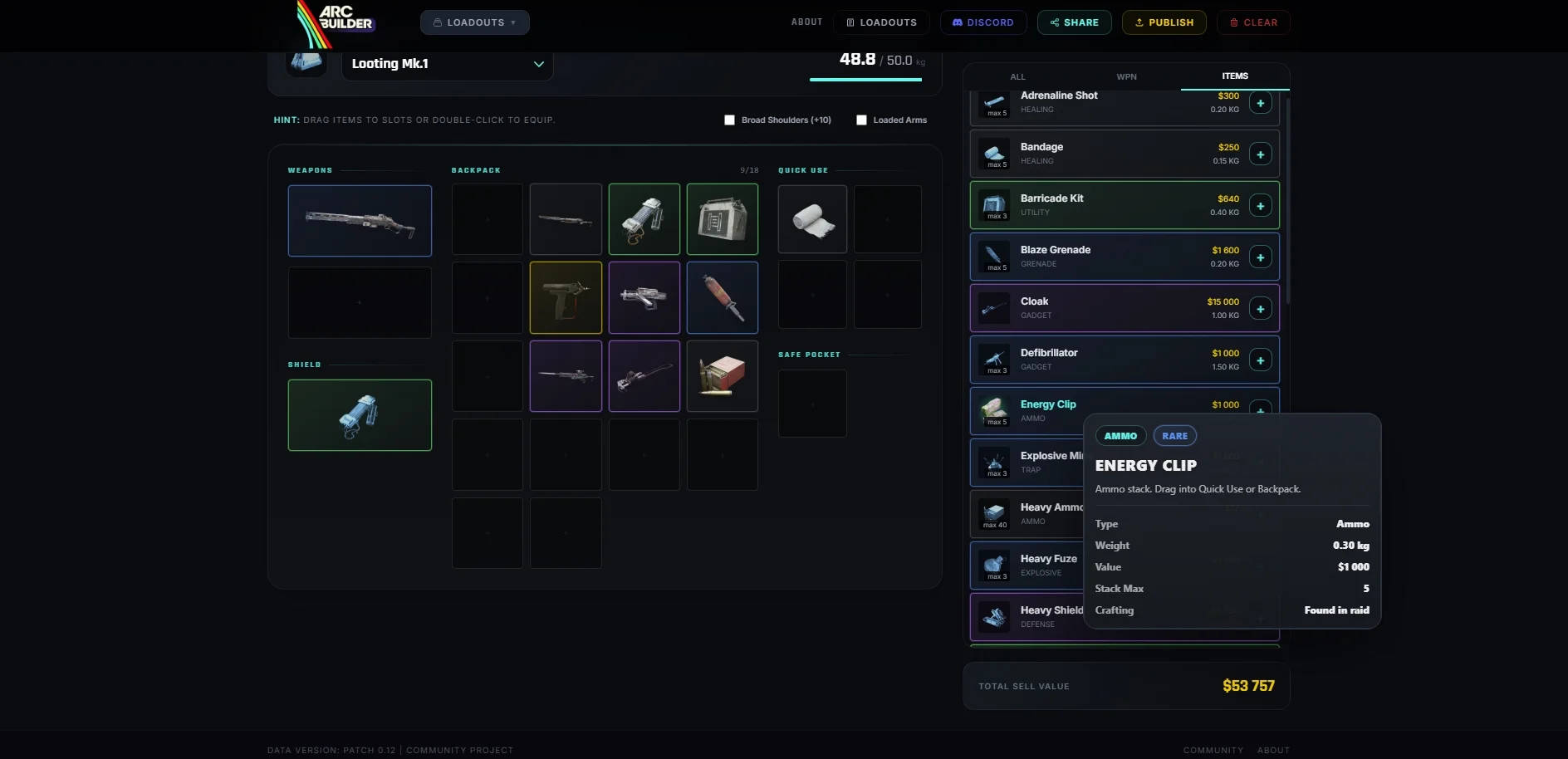Add a Bandage to the loadout
Screen dimensions: 1568x759
1260,154
